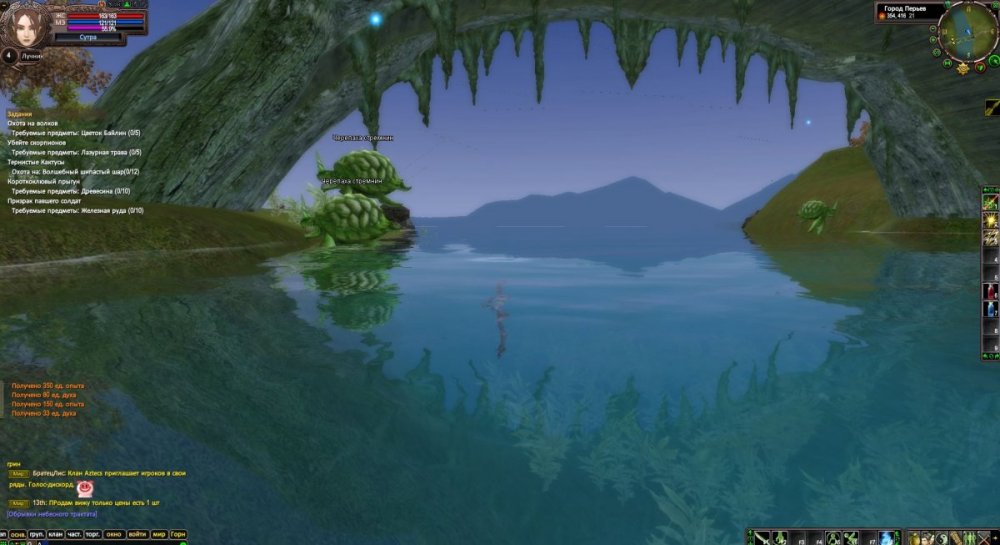Open the "торг." trade chat tab
Image resolution: width=1000 pixels, height=545 pixels.
coord(93,535)
